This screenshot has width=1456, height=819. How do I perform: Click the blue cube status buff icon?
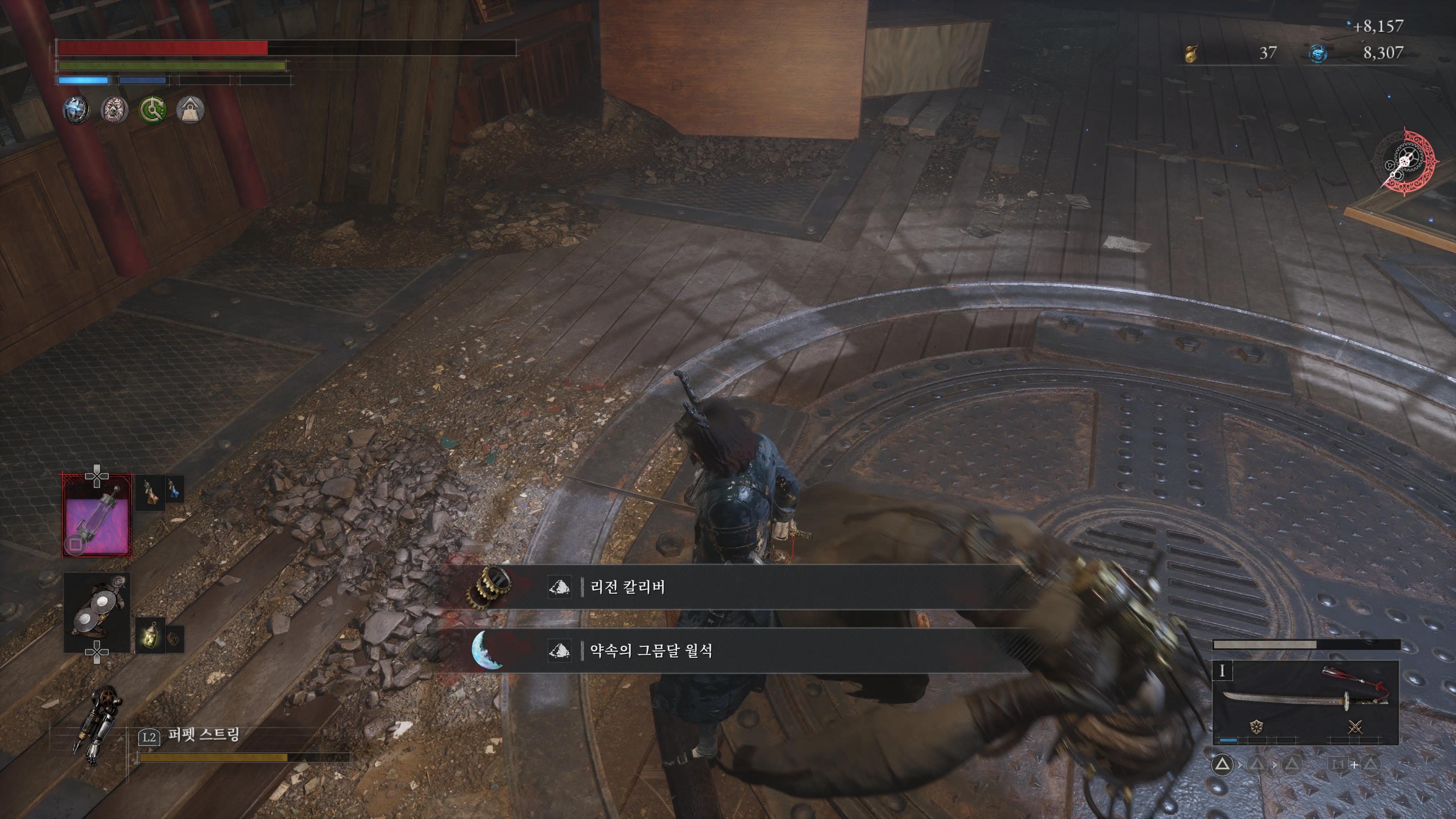(76, 110)
